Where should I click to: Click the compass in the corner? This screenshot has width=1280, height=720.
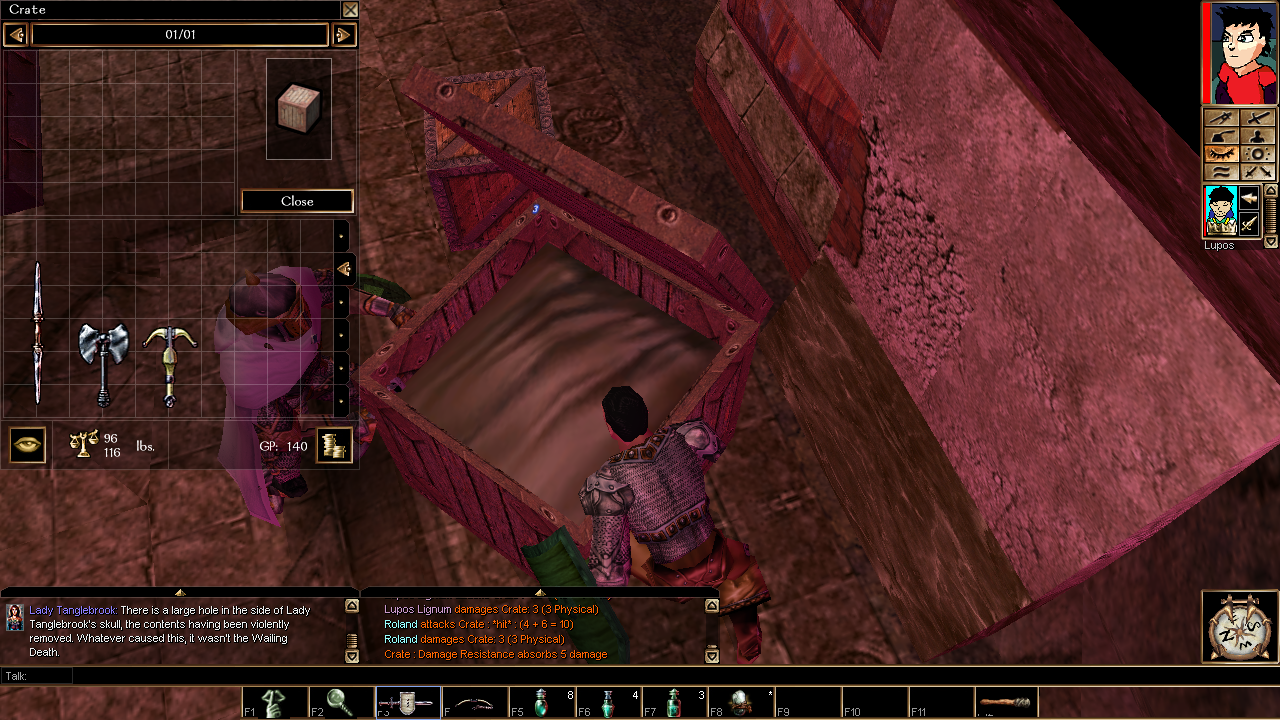(x=1240, y=626)
